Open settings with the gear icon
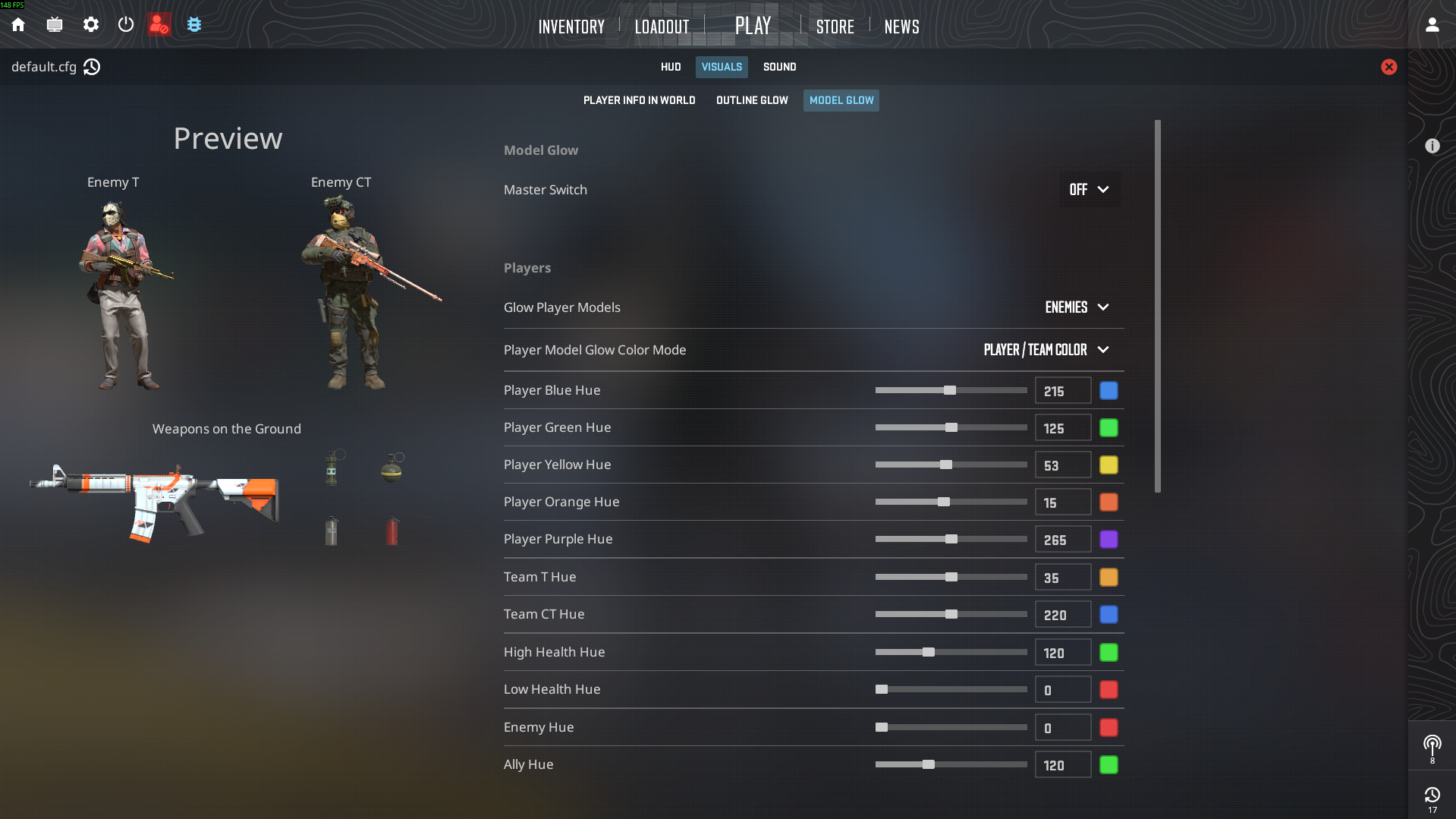Viewport: 1456px width, 819px height. click(90, 24)
